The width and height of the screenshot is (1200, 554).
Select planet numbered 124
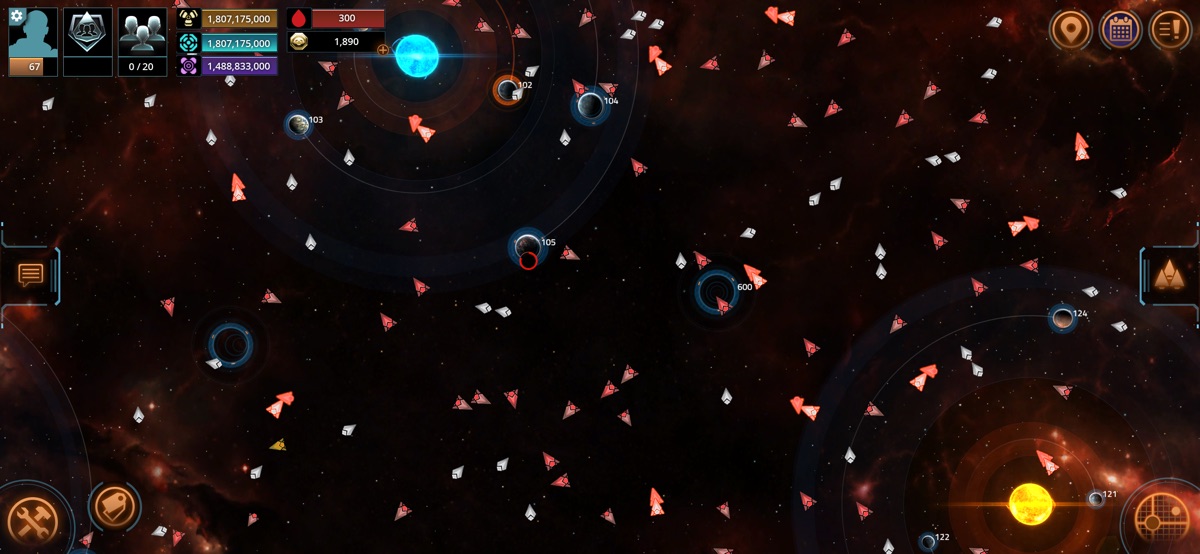click(1062, 318)
